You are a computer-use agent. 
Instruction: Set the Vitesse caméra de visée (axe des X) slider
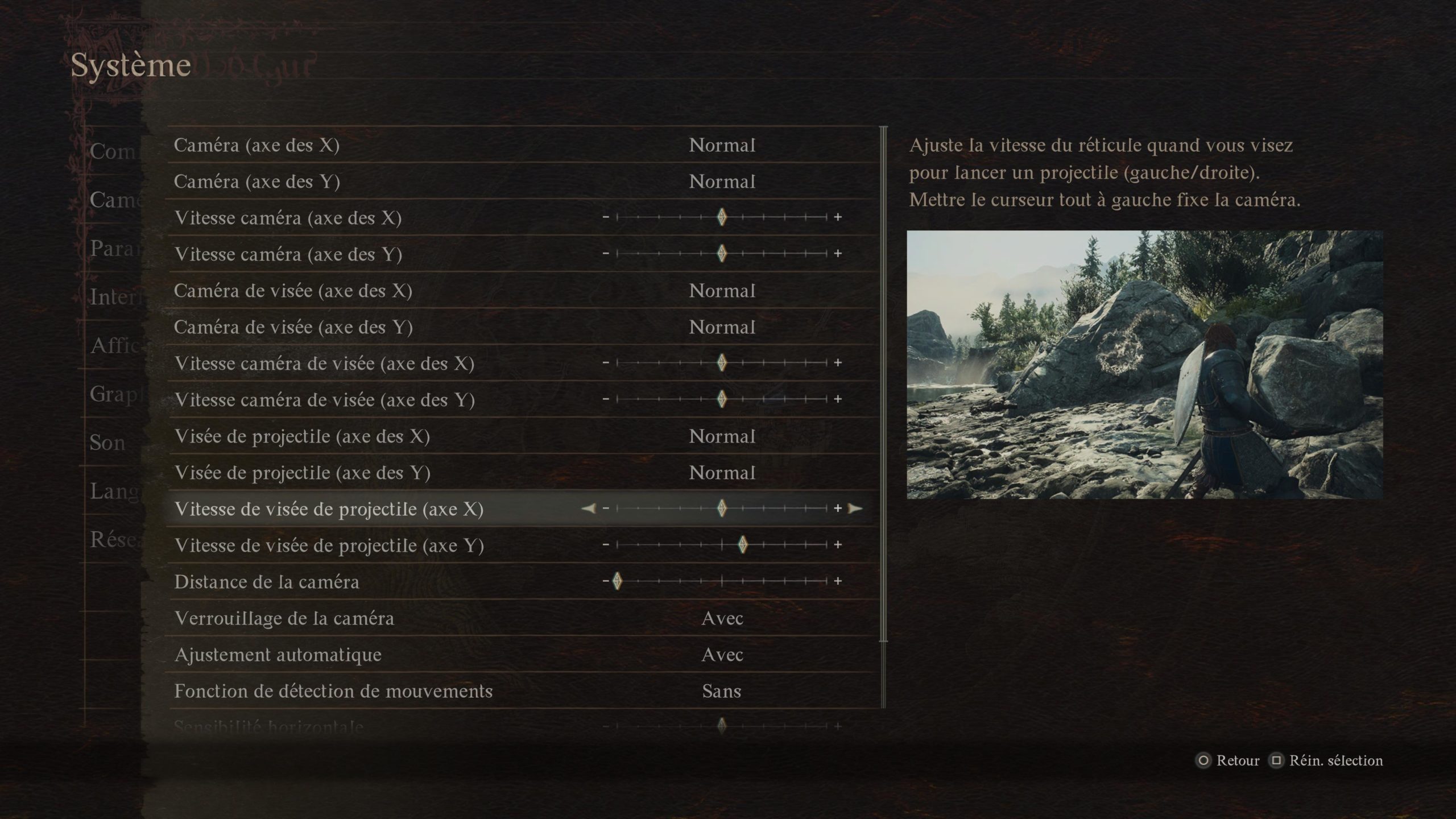pos(722,363)
